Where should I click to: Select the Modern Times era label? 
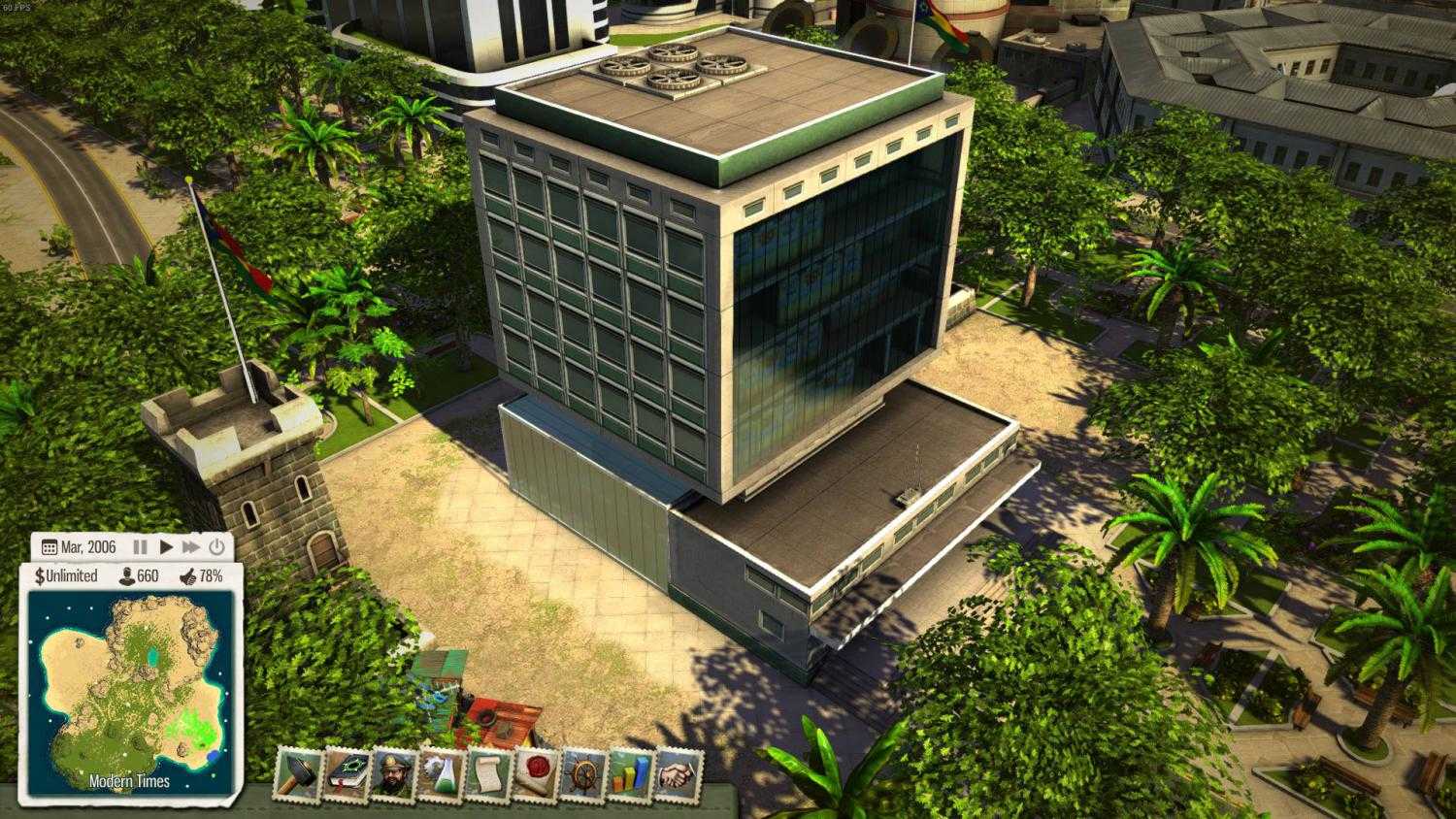pyautogui.click(x=131, y=780)
